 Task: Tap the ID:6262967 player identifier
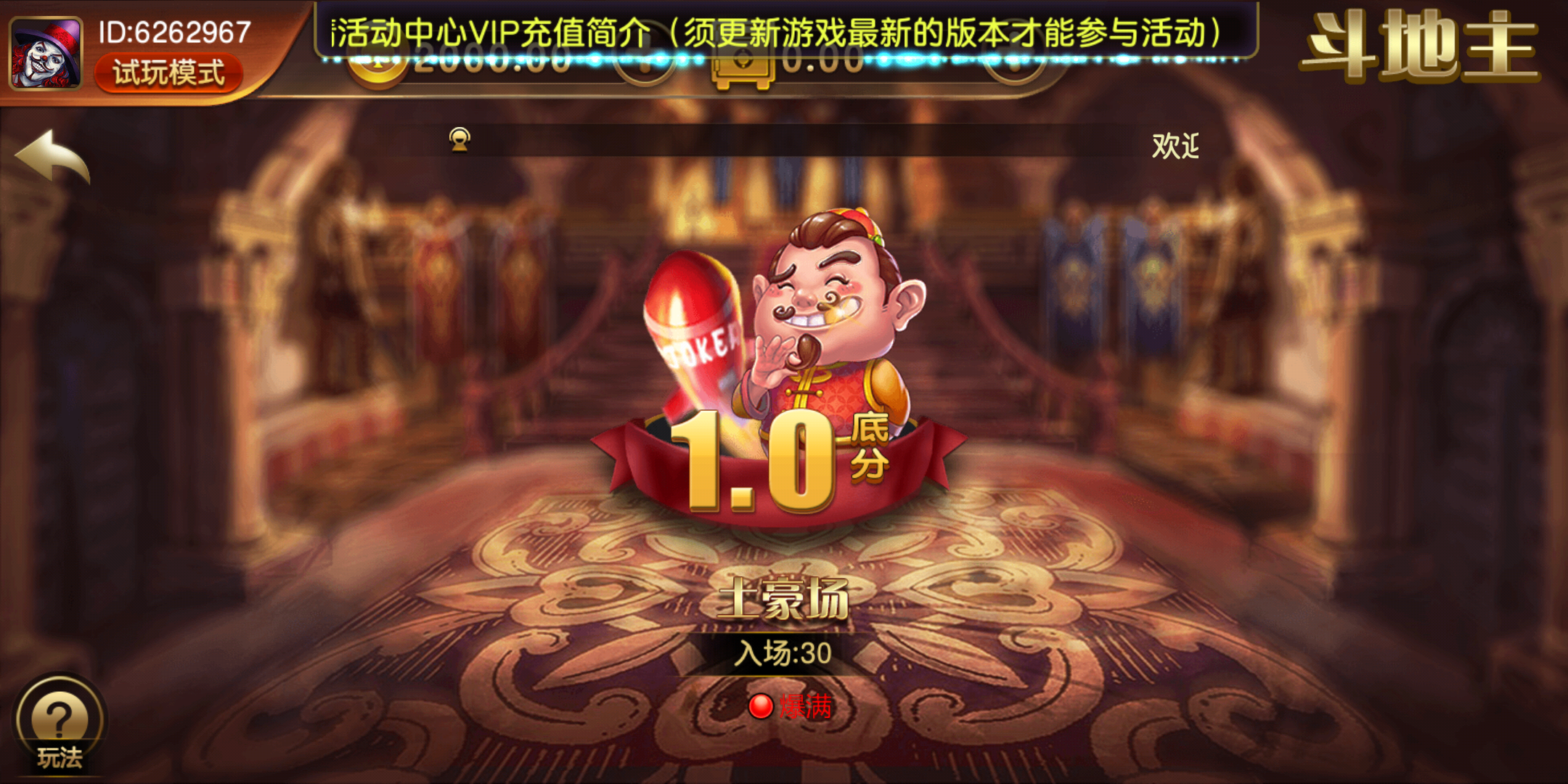pyautogui.click(x=174, y=33)
